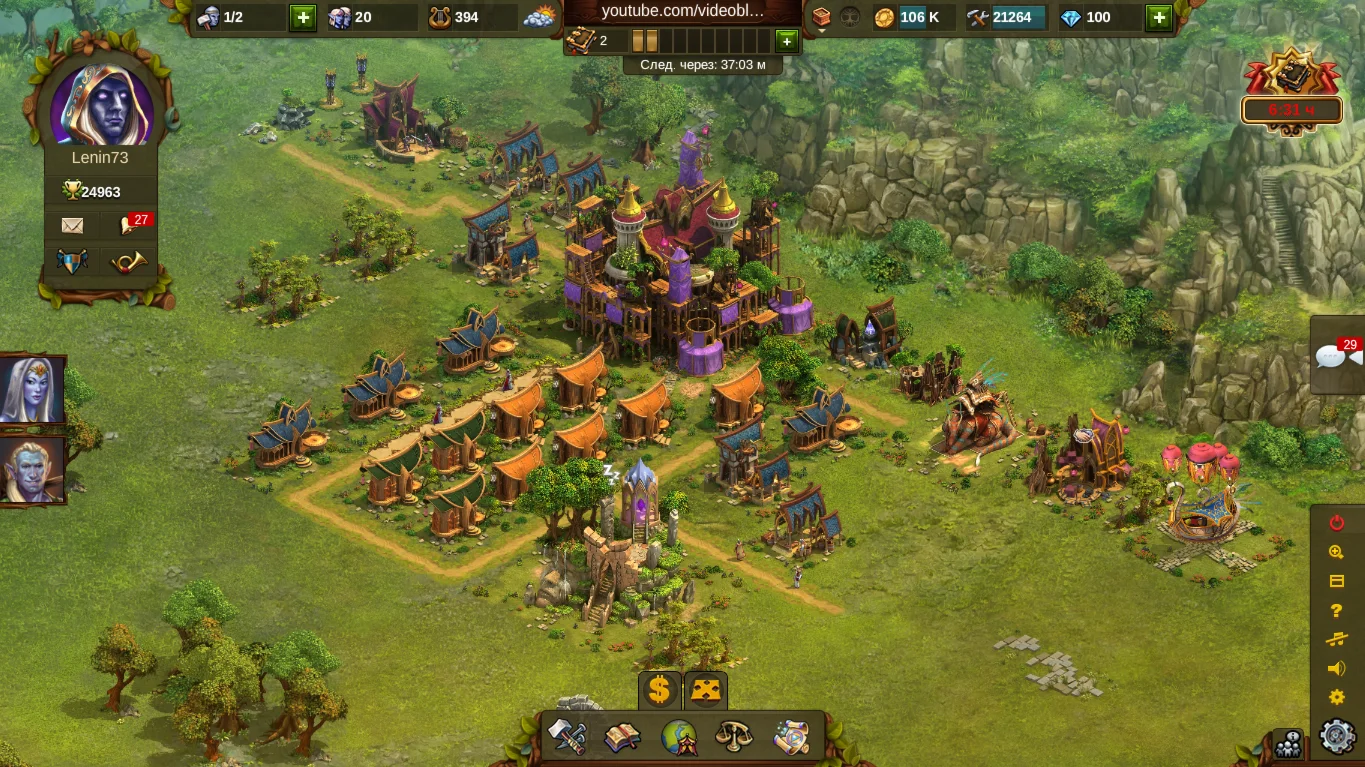Screen dimensions: 1365x767
Task: Toggle the music note button
Action: tap(1337, 640)
